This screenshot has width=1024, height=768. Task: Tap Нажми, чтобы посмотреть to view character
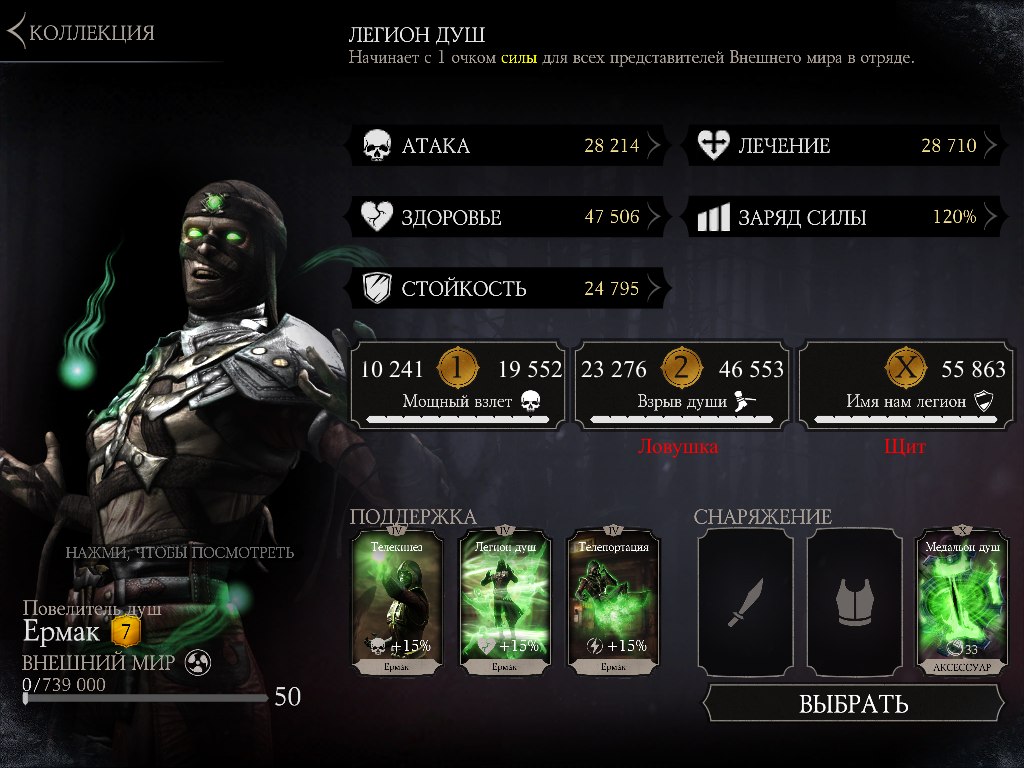click(x=180, y=552)
